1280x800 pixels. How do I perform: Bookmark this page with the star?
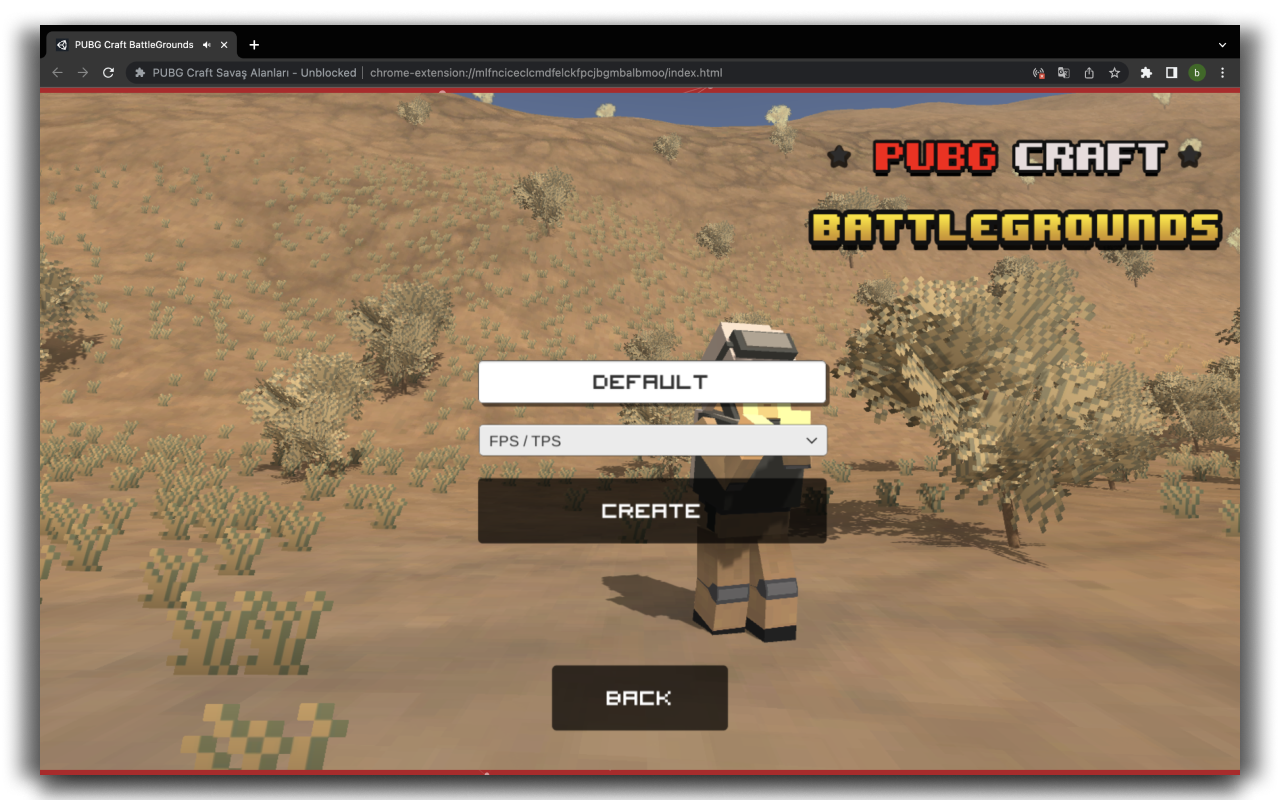coord(1114,72)
